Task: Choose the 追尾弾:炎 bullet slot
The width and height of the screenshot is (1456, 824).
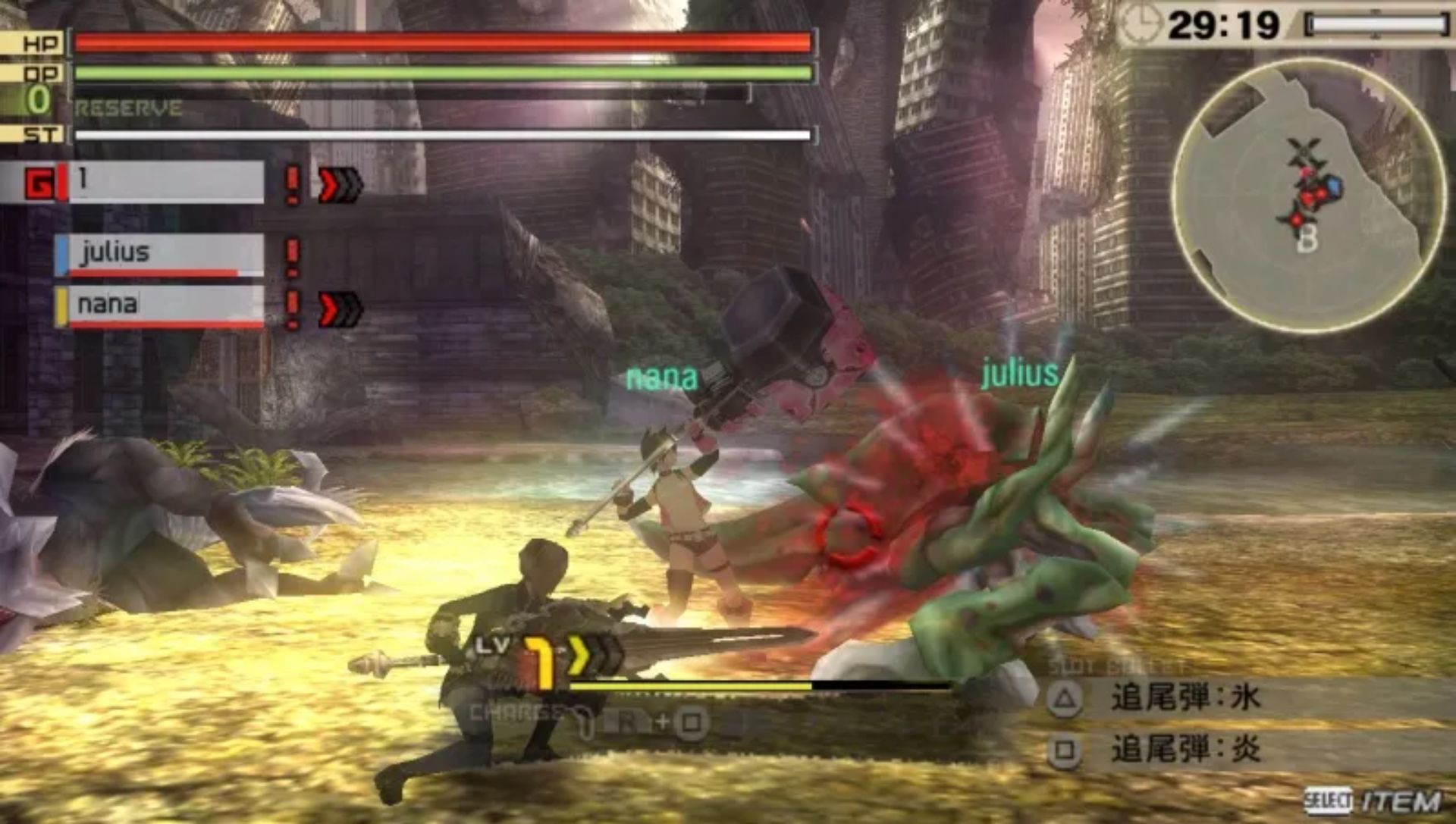Action: click(x=1185, y=750)
